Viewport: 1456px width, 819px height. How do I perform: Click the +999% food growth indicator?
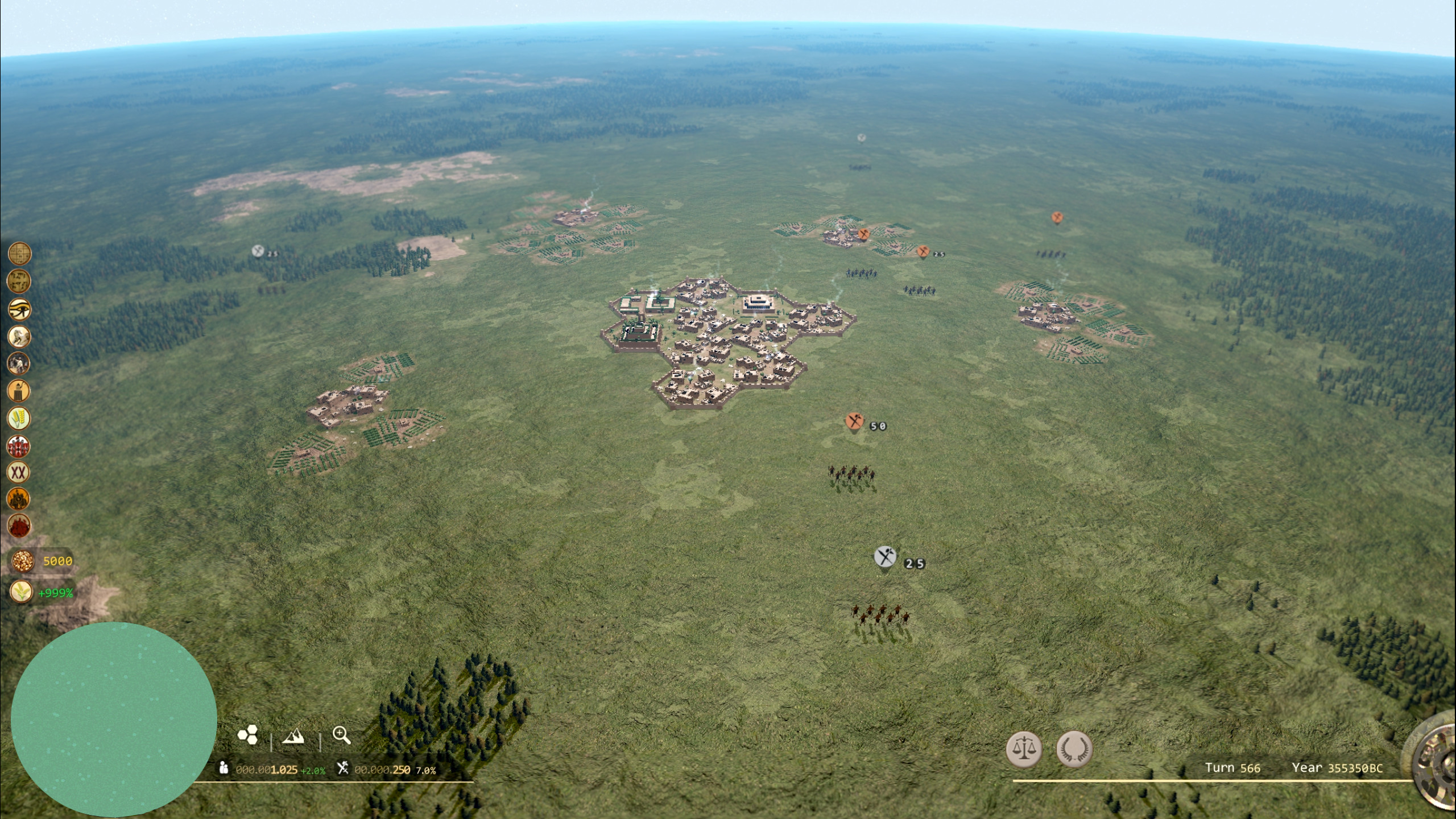click(x=40, y=593)
